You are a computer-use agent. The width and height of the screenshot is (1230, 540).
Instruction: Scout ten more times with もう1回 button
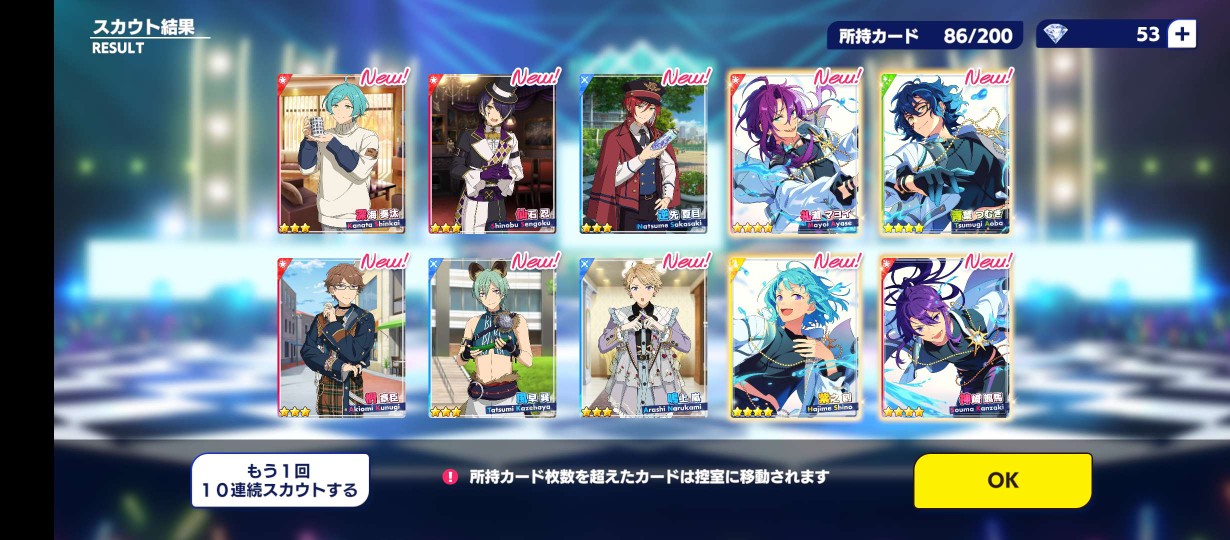coord(280,480)
